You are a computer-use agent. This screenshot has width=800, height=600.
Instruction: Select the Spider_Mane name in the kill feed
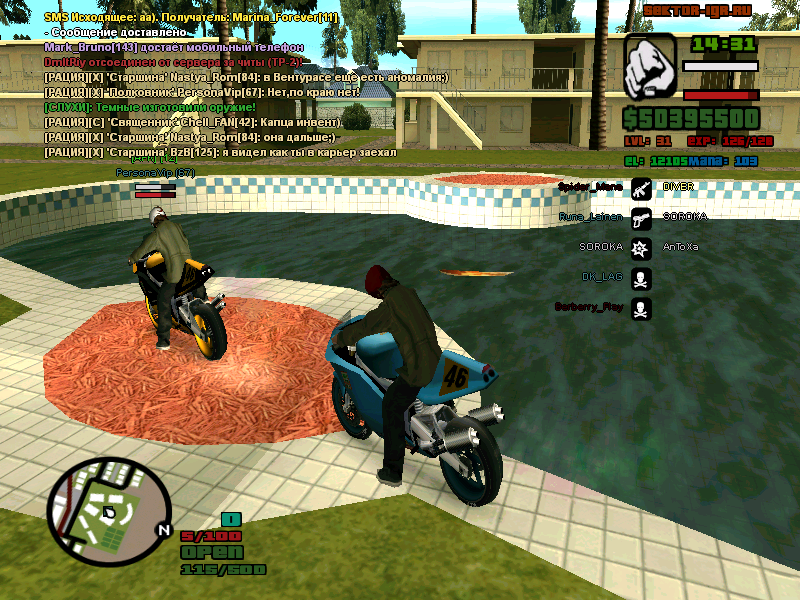(x=589, y=187)
